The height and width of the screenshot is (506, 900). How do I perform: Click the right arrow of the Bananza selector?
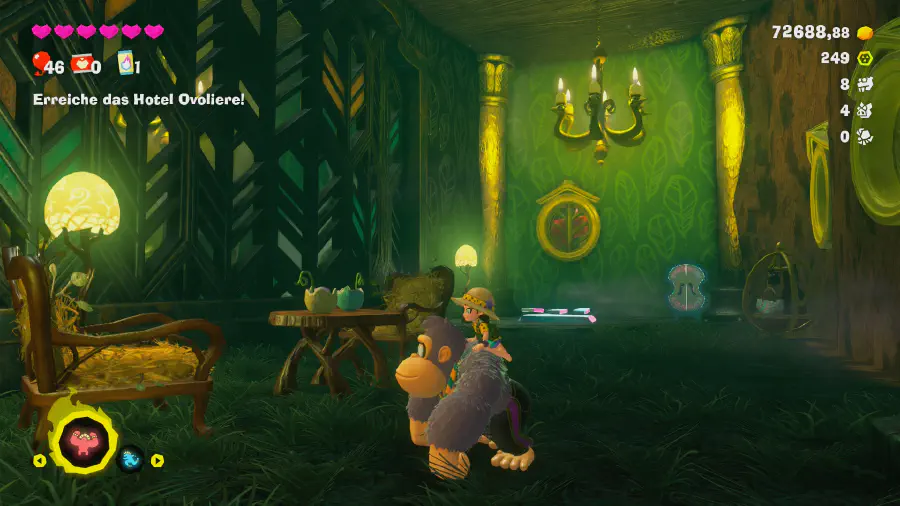pyautogui.click(x=157, y=461)
